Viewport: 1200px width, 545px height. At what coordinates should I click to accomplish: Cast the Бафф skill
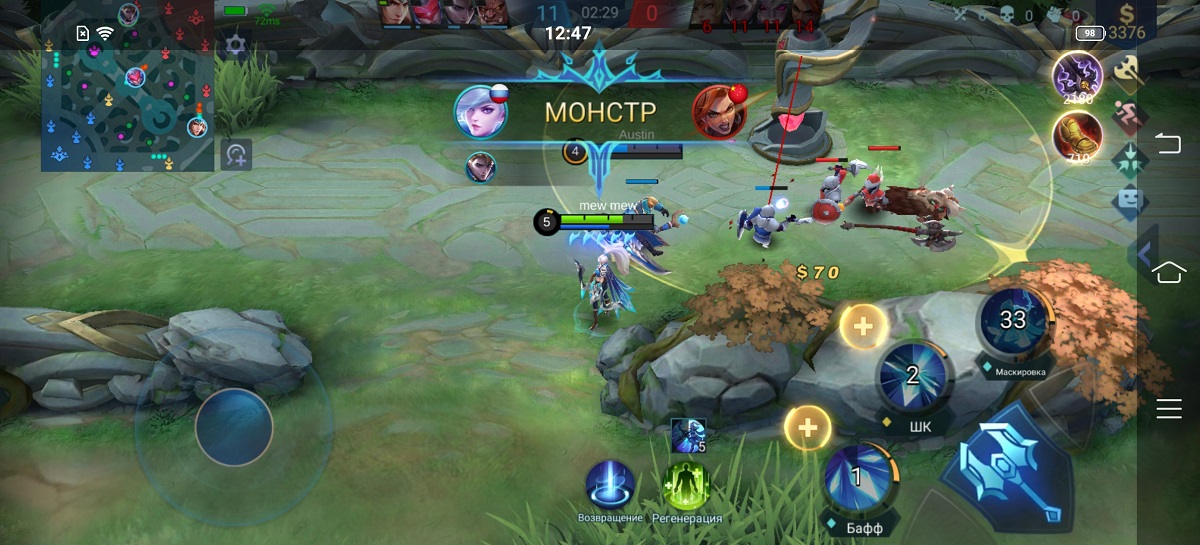[x=857, y=477]
